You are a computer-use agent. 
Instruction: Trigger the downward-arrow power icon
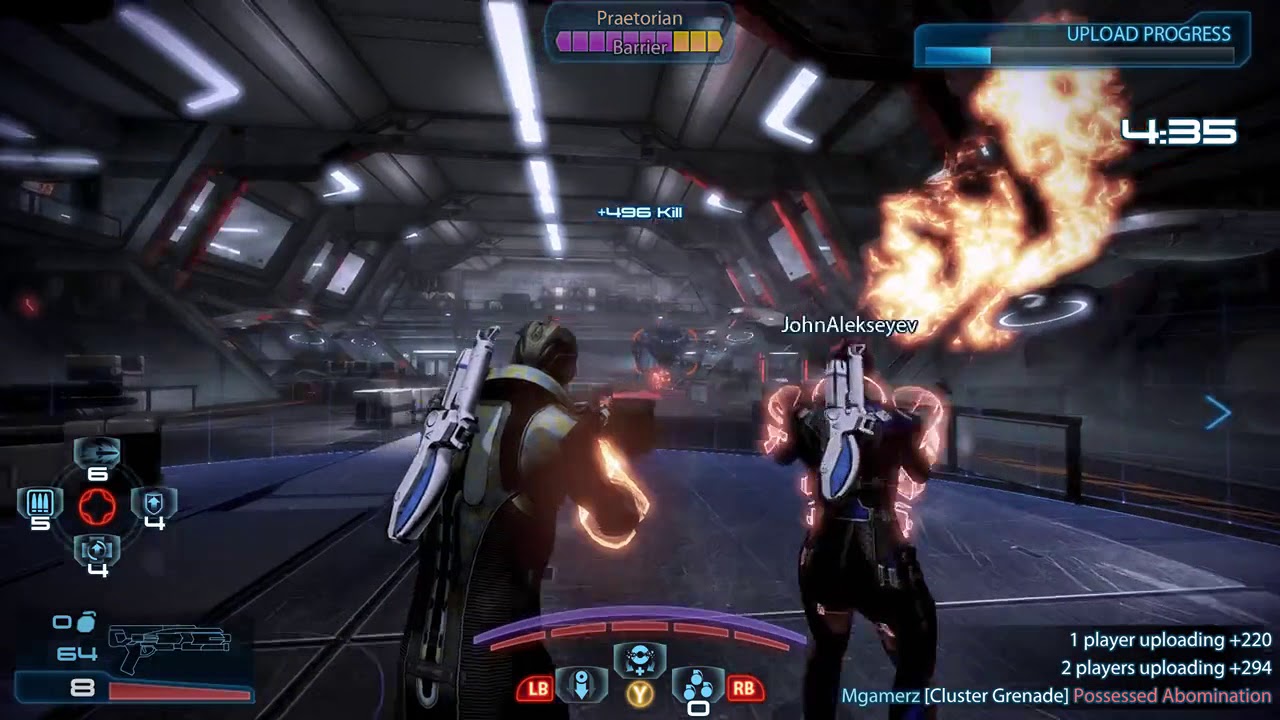click(x=581, y=686)
